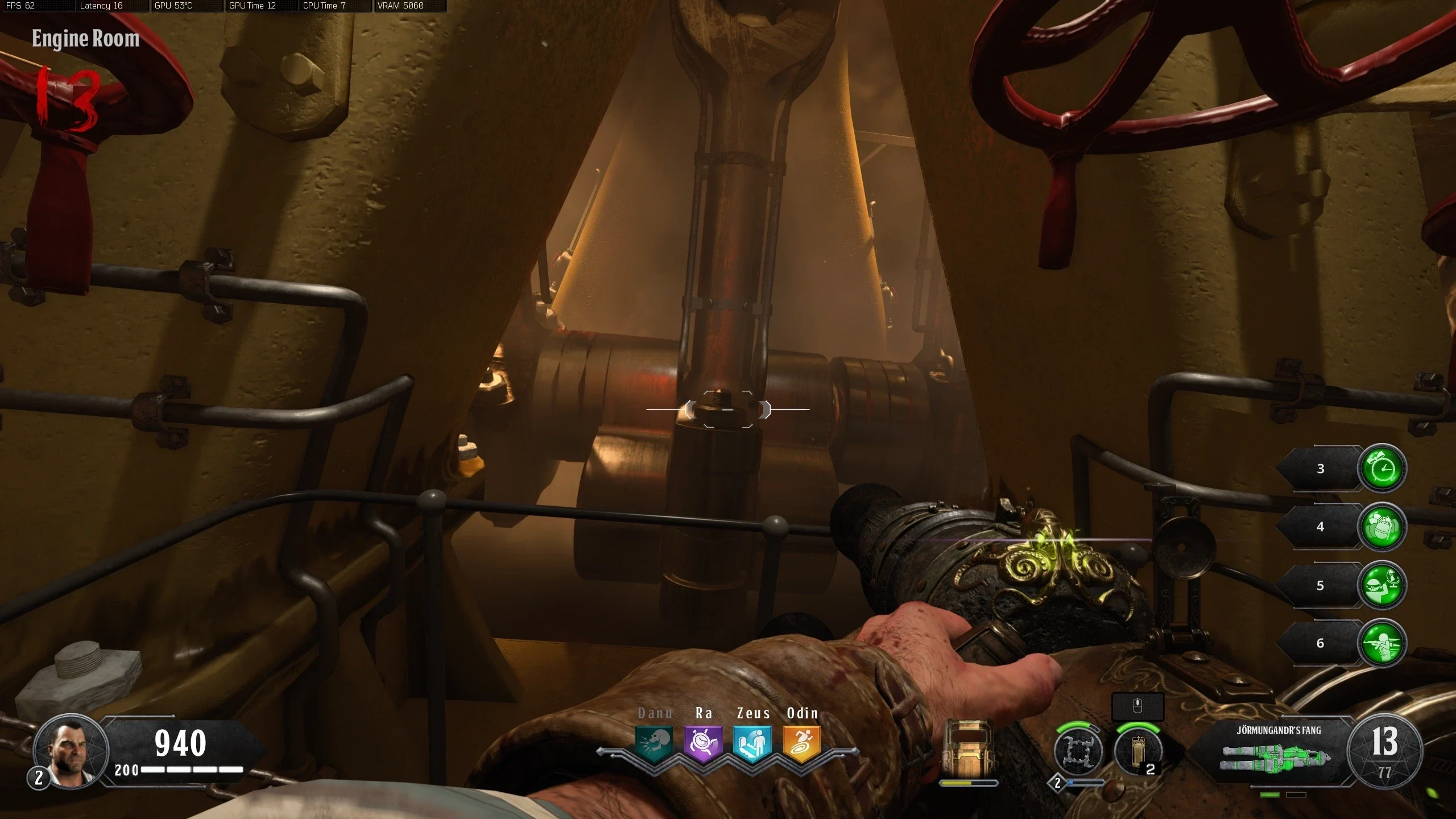Use the grenade elixir in slot 4
Viewport: 1456px width, 819px height.
(1382, 527)
